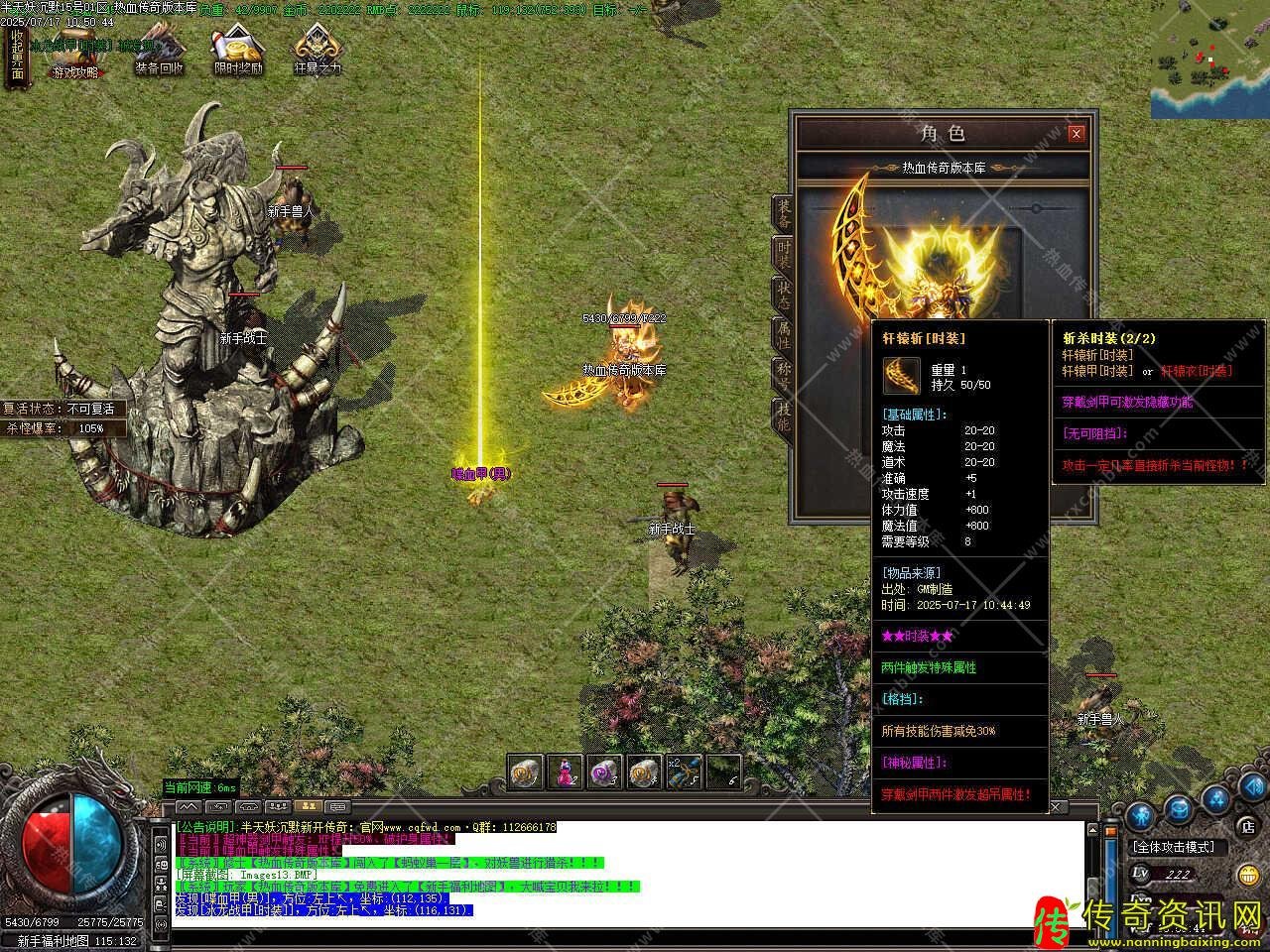The height and width of the screenshot is (952, 1270).
Task: Claim the 限时奖励 timed reward
Action: [x=238, y=52]
